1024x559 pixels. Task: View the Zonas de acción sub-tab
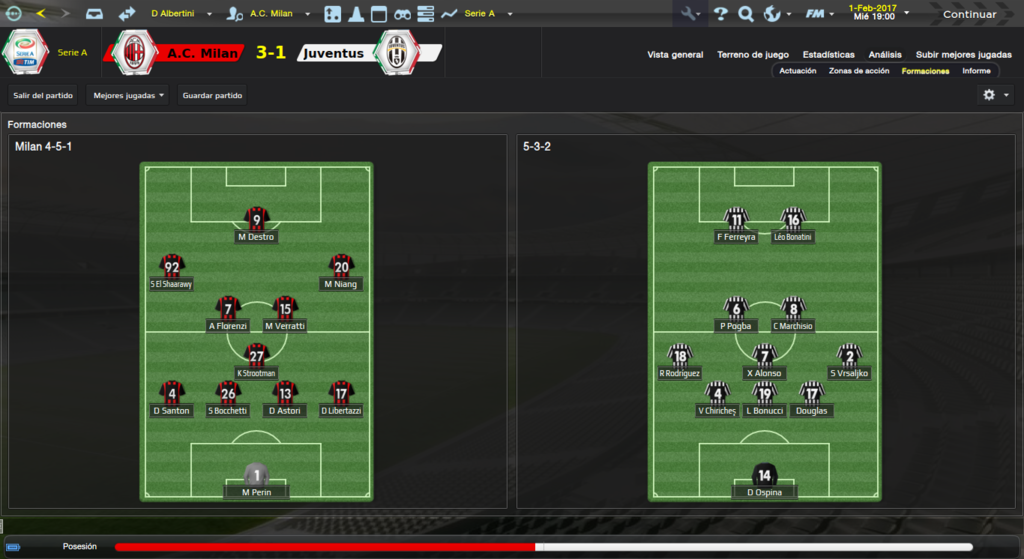point(859,71)
